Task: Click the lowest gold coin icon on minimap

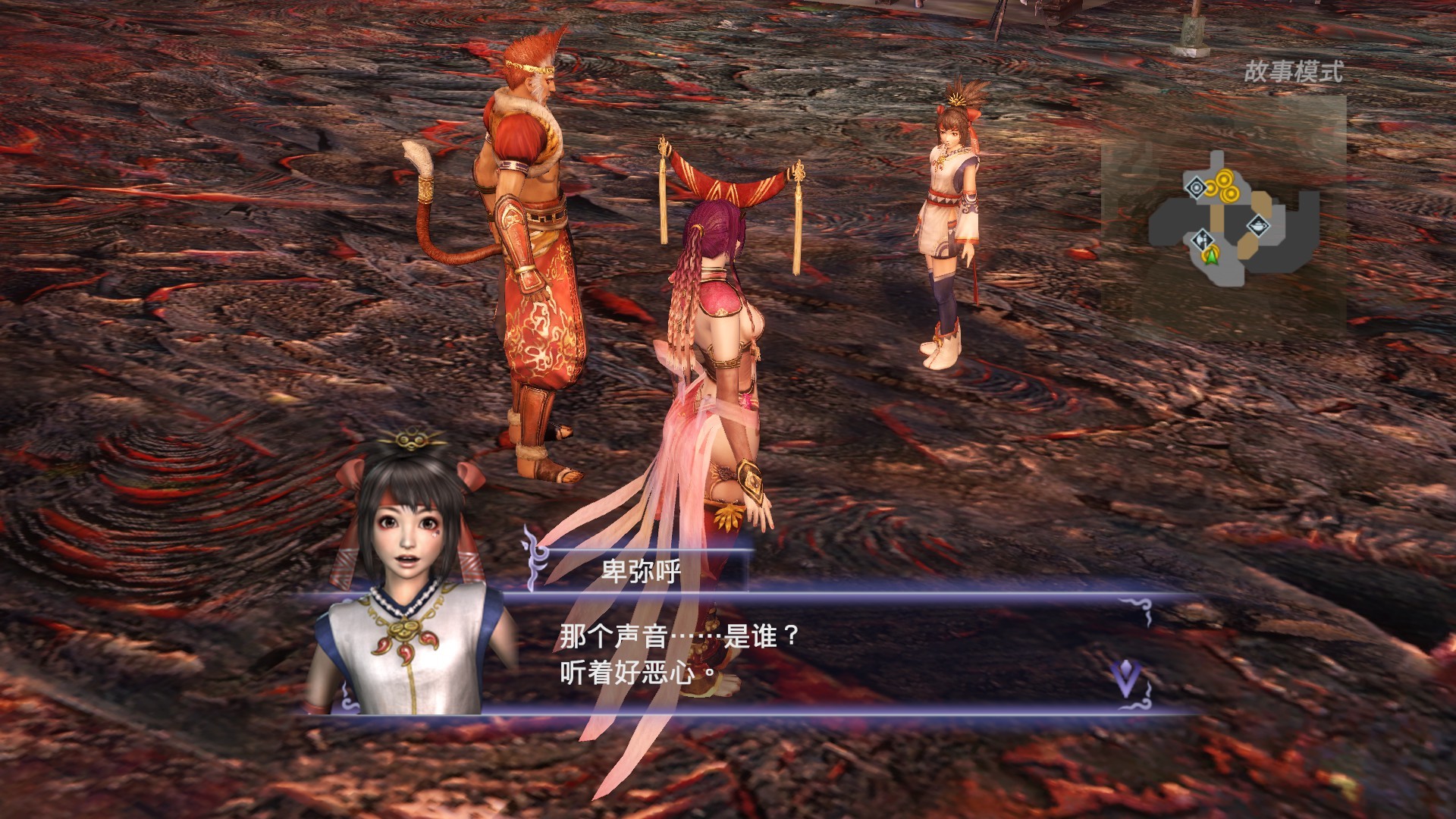Action: coord(1230,195)
